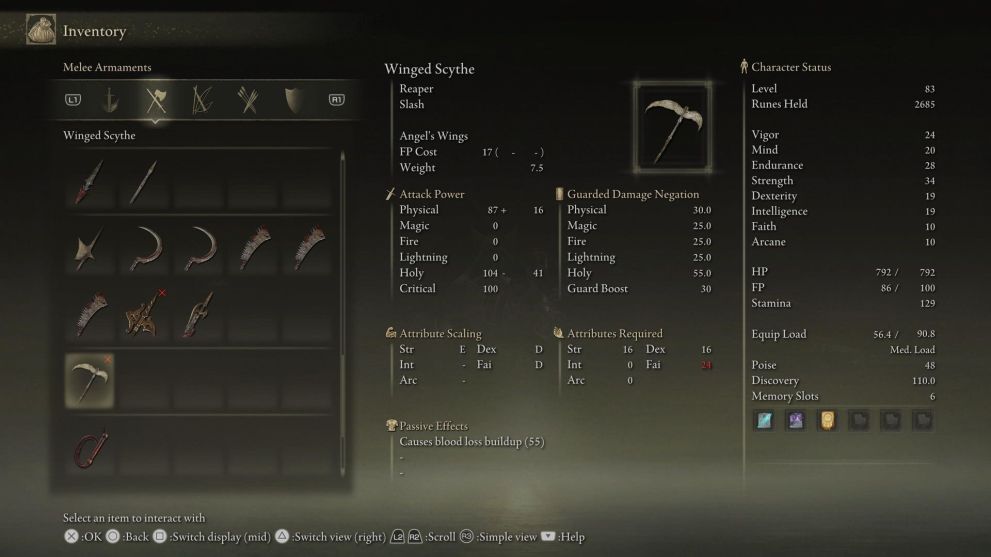Select the red whip item slot
This screenshot has height=557, width=991.
pyautogui.click(x=90, y=449)
